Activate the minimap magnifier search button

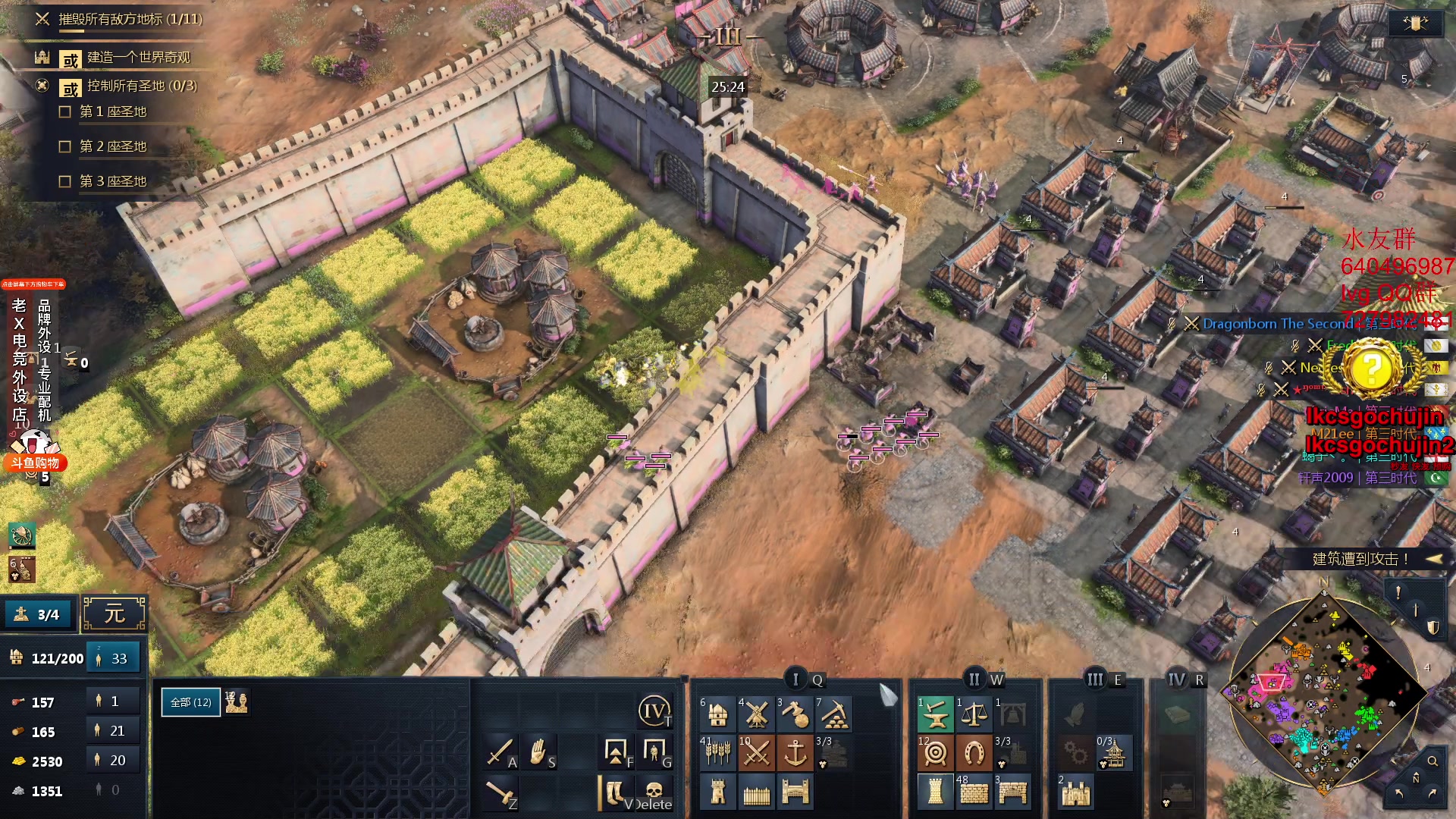[x=1432, y=761]
